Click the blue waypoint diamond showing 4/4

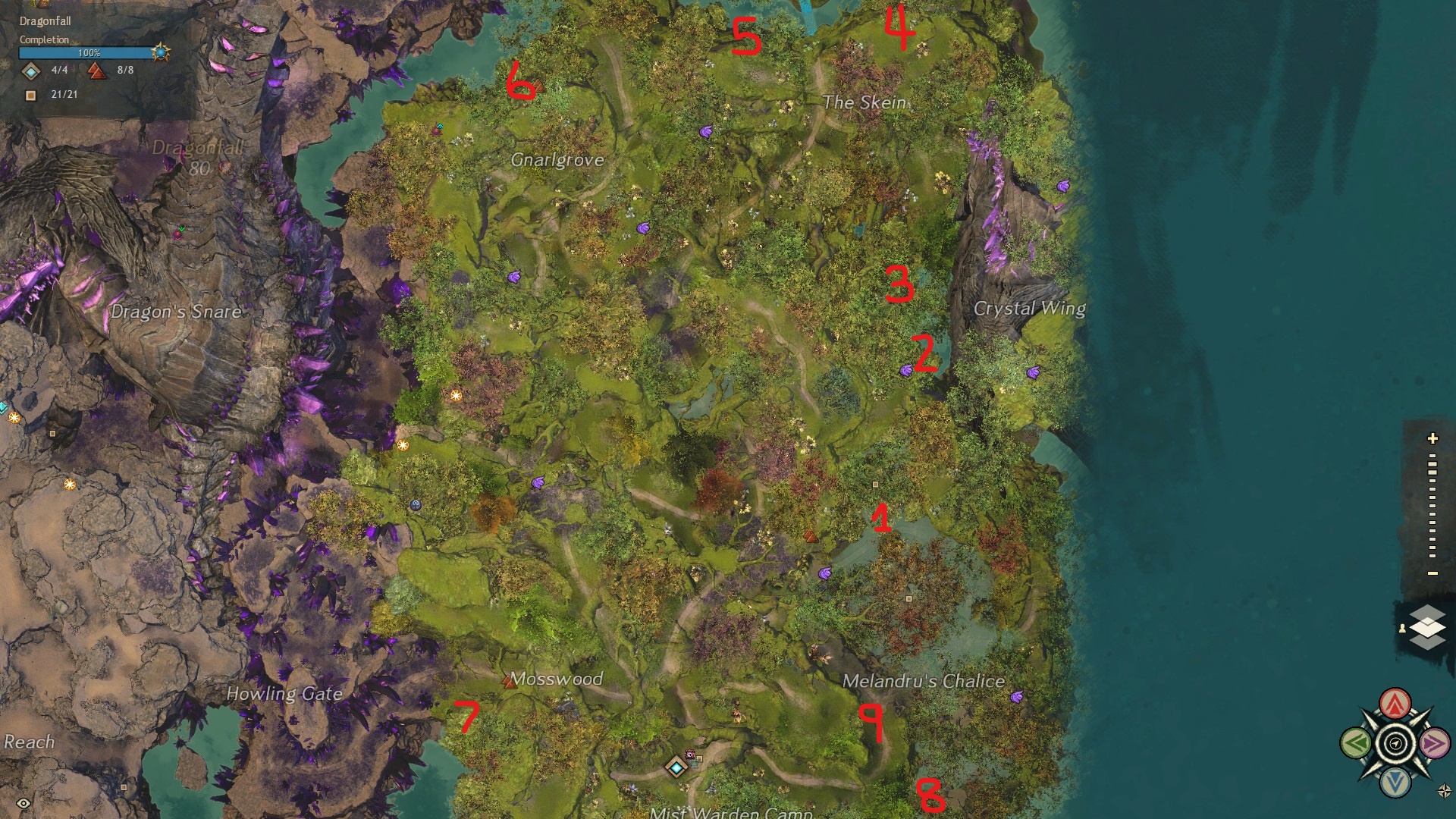(31, 73)
